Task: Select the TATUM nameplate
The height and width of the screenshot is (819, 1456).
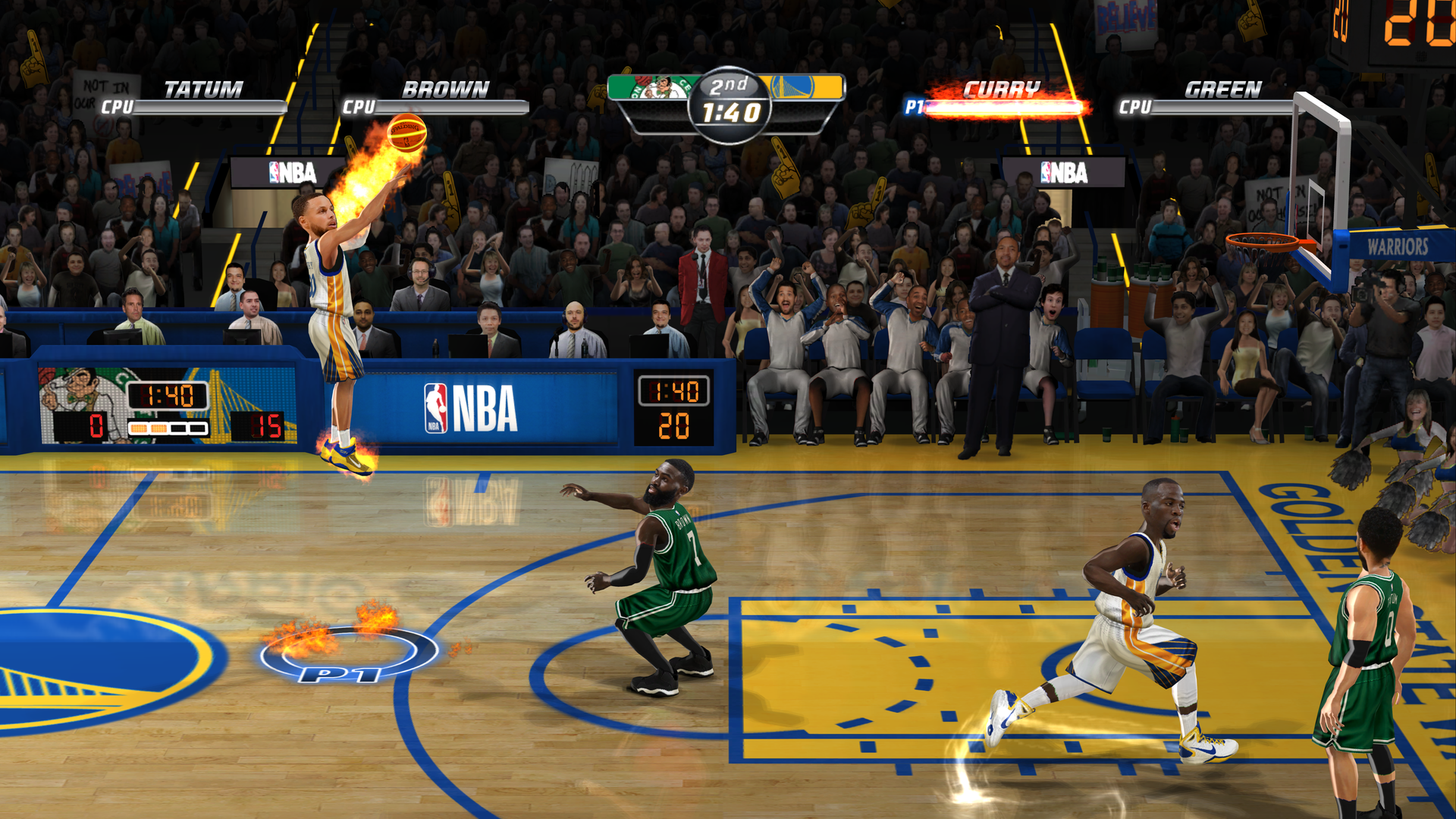Action: click(x=202, y=88)
